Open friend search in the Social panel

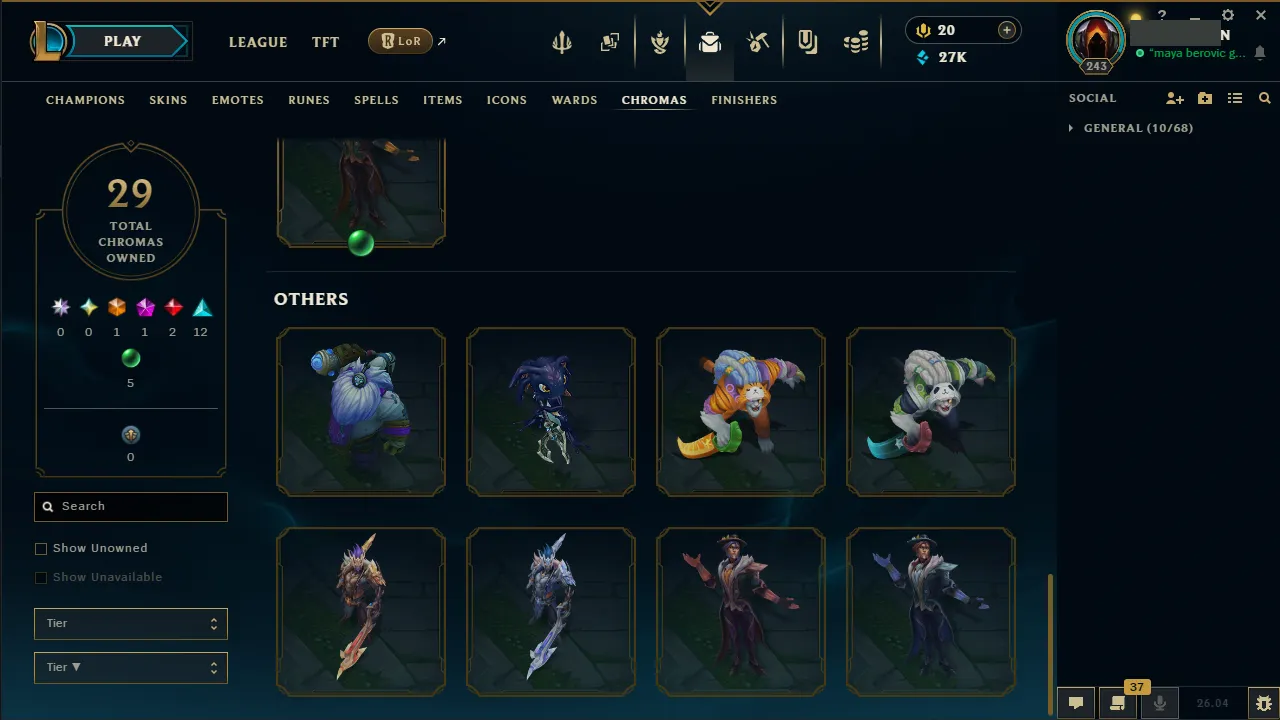coord(1264,98)
